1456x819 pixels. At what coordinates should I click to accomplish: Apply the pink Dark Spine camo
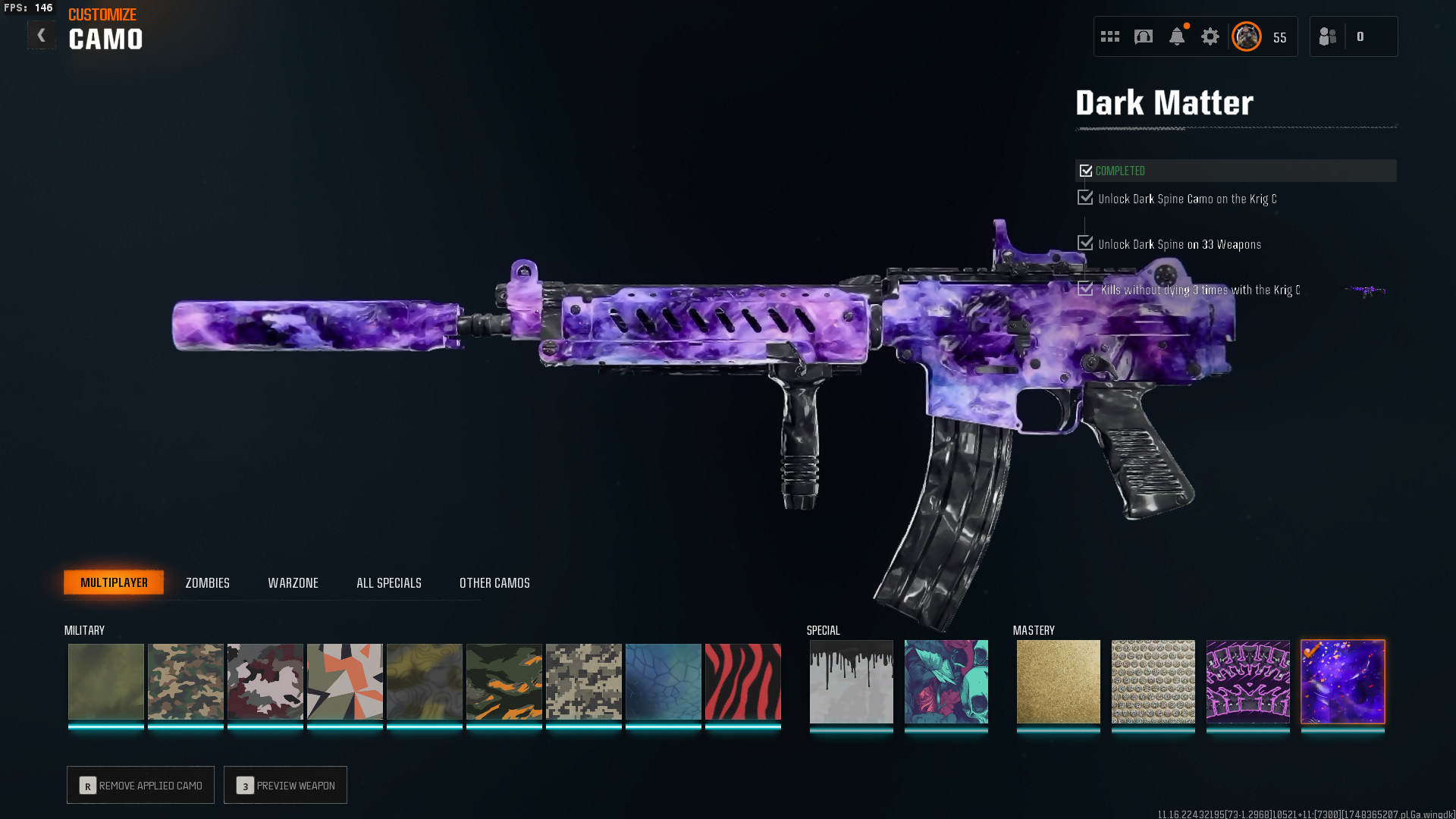tap(1247, 681)
